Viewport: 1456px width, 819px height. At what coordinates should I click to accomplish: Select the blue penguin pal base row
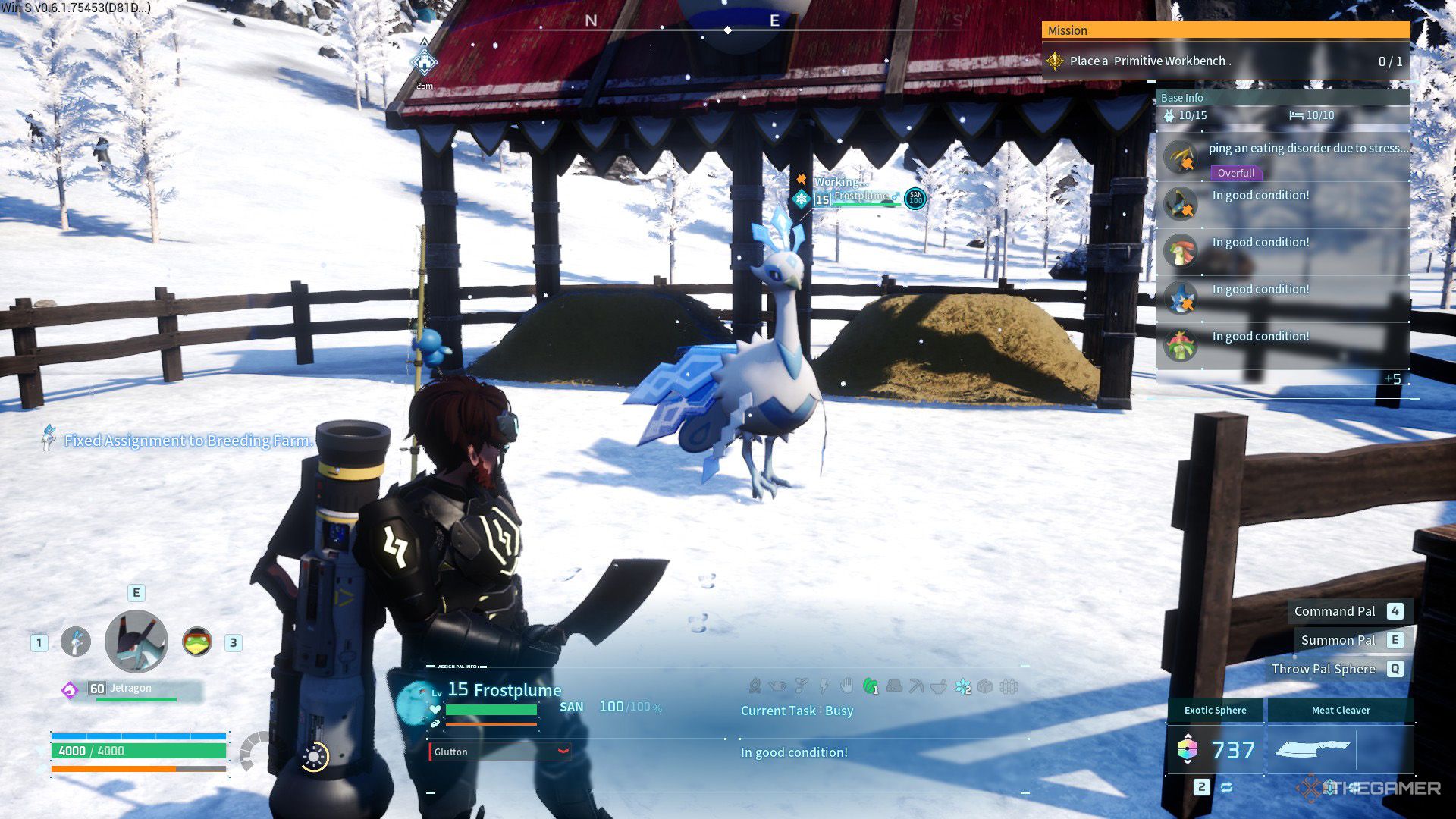[x=1282, y=298]
